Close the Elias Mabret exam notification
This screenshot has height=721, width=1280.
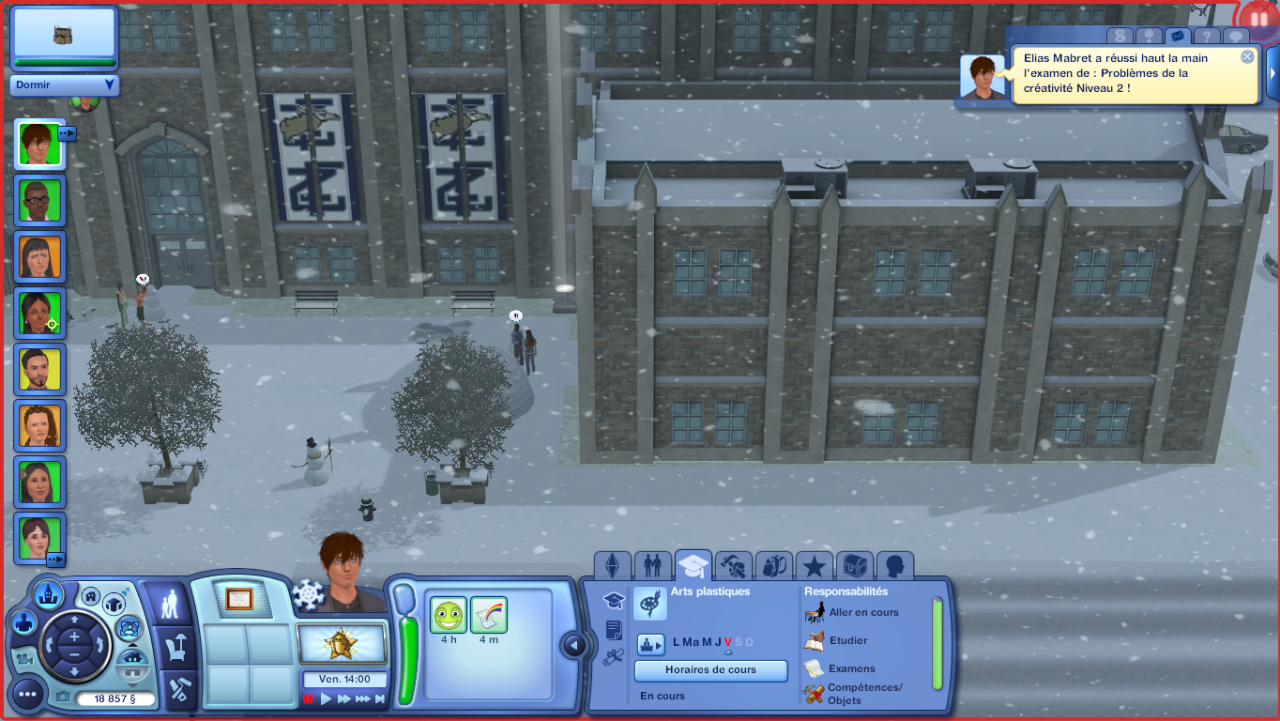[1247, 57]
